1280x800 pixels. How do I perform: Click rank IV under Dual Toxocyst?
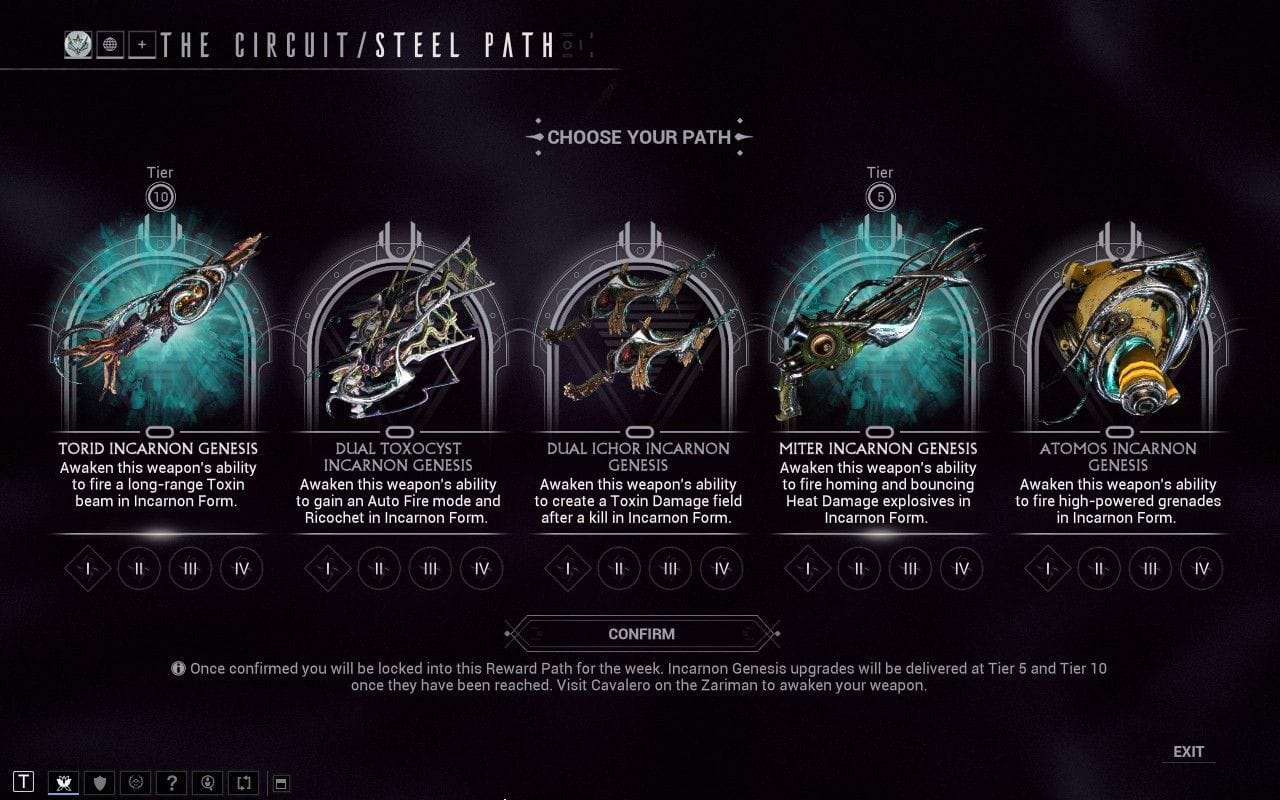481,568
